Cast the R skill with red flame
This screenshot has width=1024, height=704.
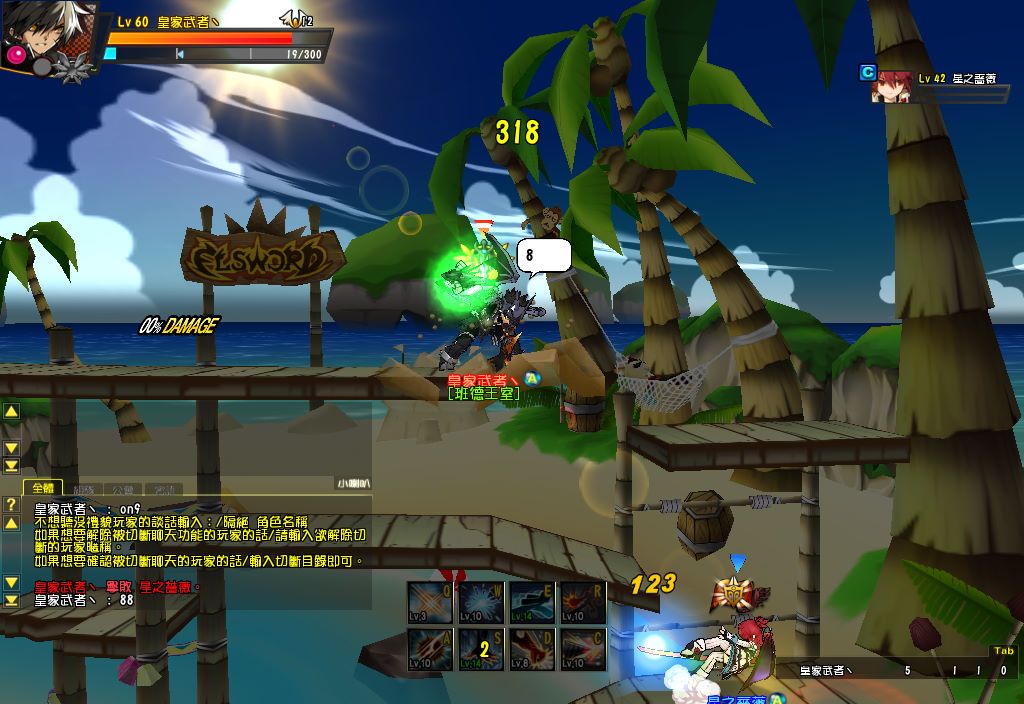tap(582, 603)
